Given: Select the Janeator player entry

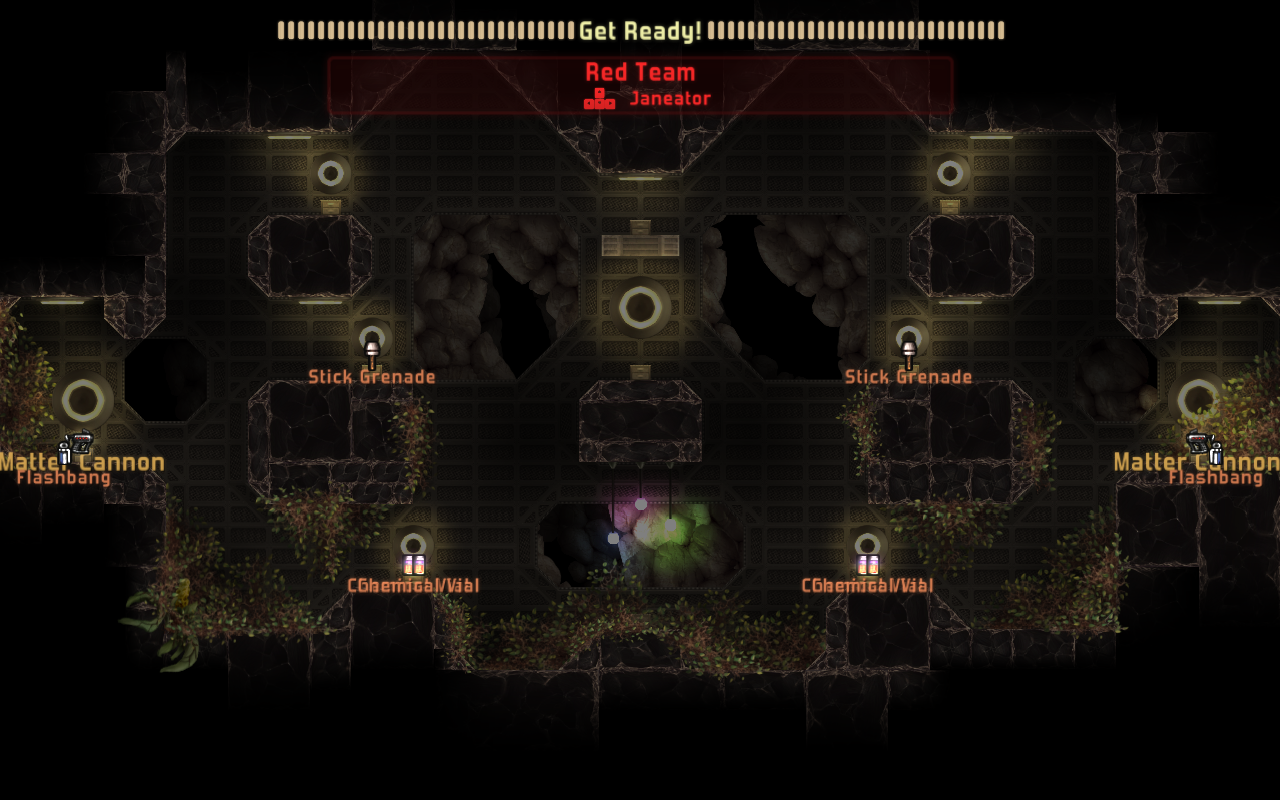Looking at the screenshot, I should click(x=669, y=98).
